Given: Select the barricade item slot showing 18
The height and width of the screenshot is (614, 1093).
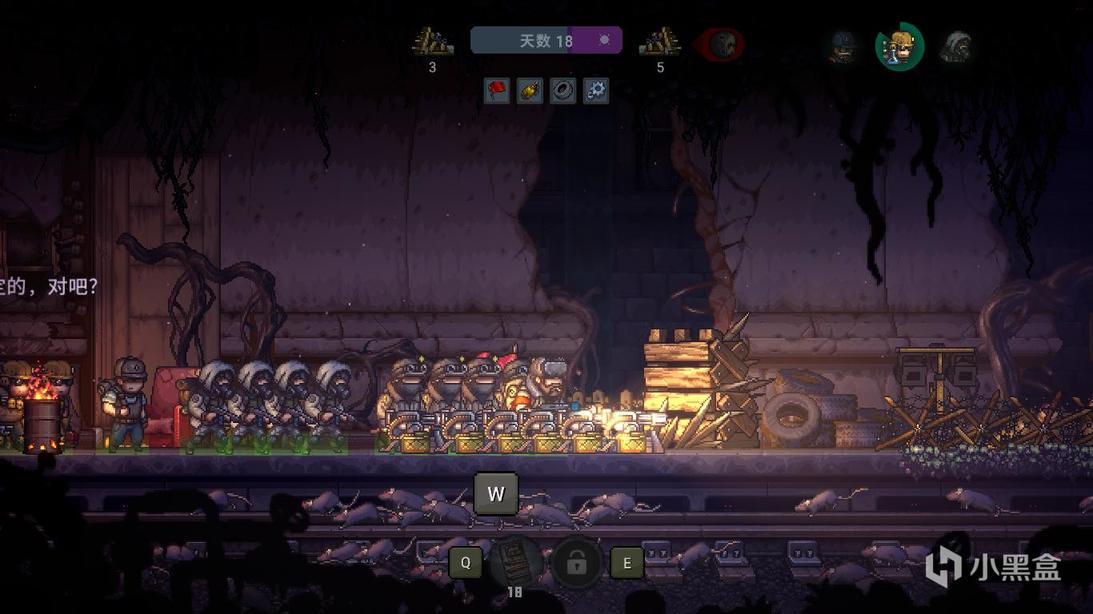Looking at the screenshot, I should (515, 563).
